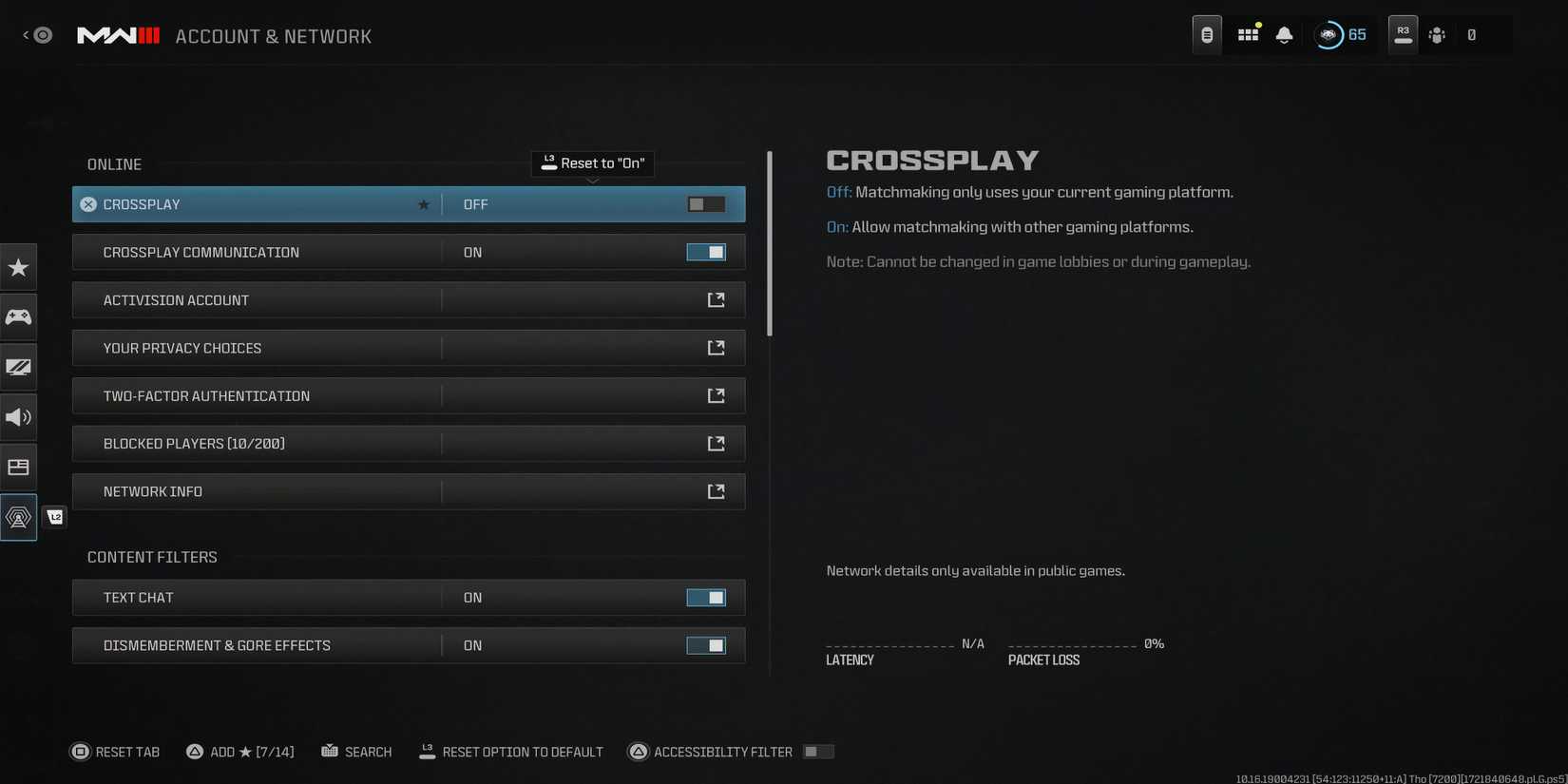Click Reset Tab at the bottom
This screenshot has height=784, width=1568.
coord(115,751)
